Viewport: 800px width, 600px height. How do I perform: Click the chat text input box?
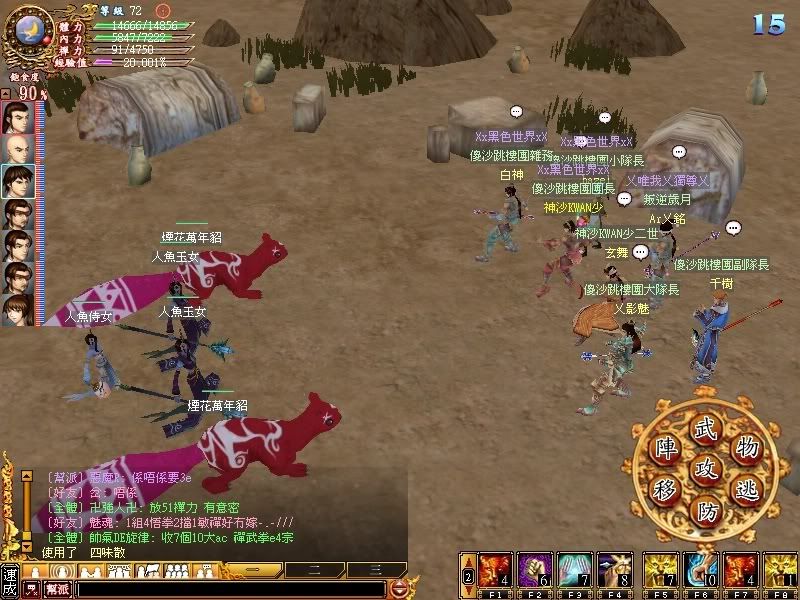(232, 589)
